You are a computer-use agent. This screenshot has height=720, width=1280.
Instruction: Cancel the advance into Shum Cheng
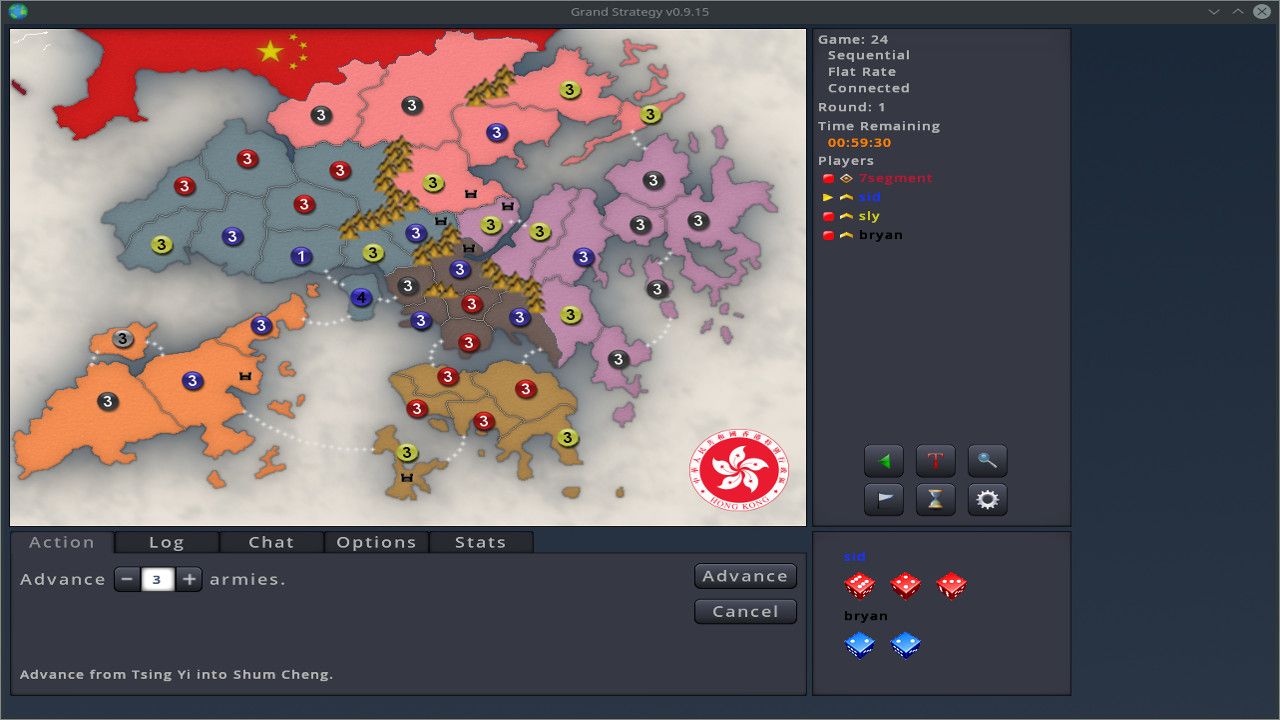coord(744,611)
